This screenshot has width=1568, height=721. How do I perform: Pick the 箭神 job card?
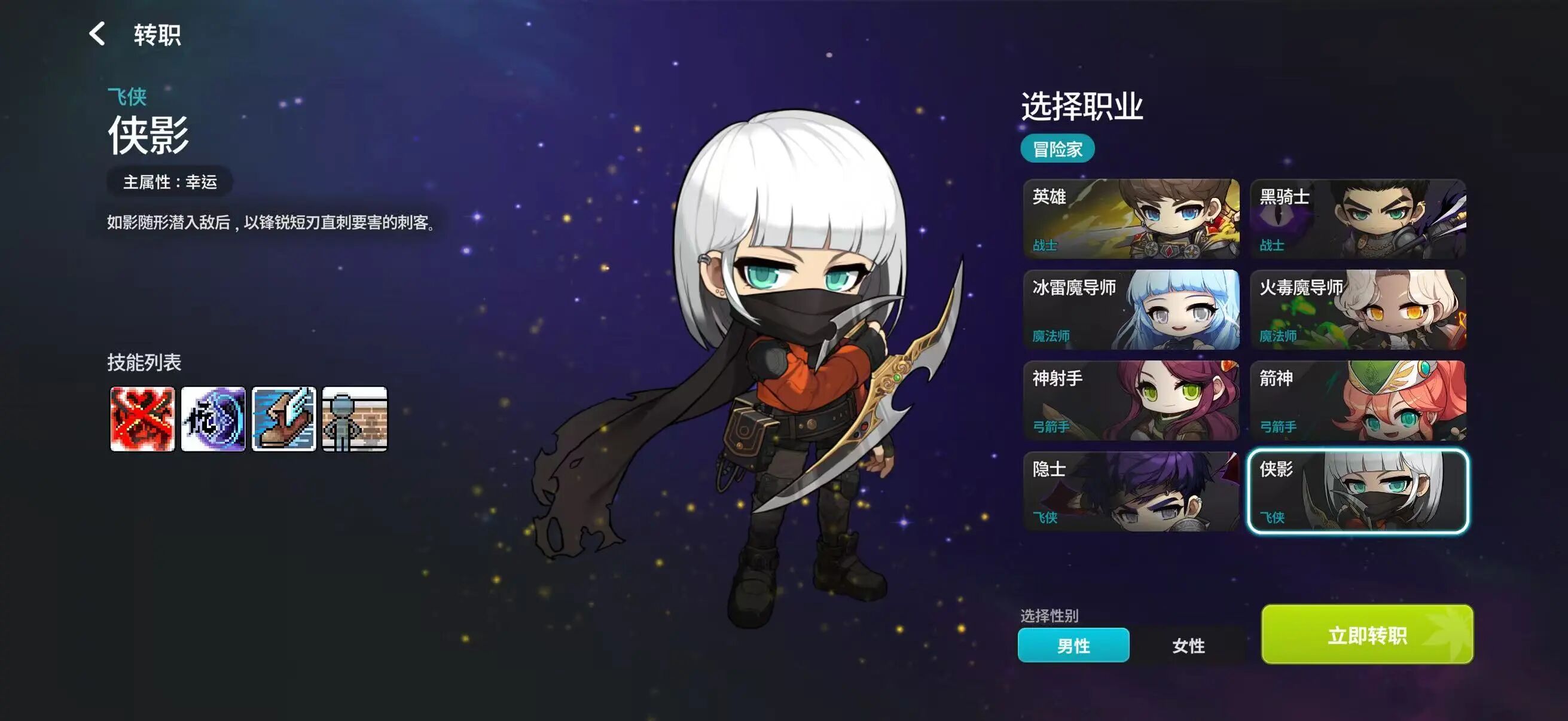(x=1358, y=402)
